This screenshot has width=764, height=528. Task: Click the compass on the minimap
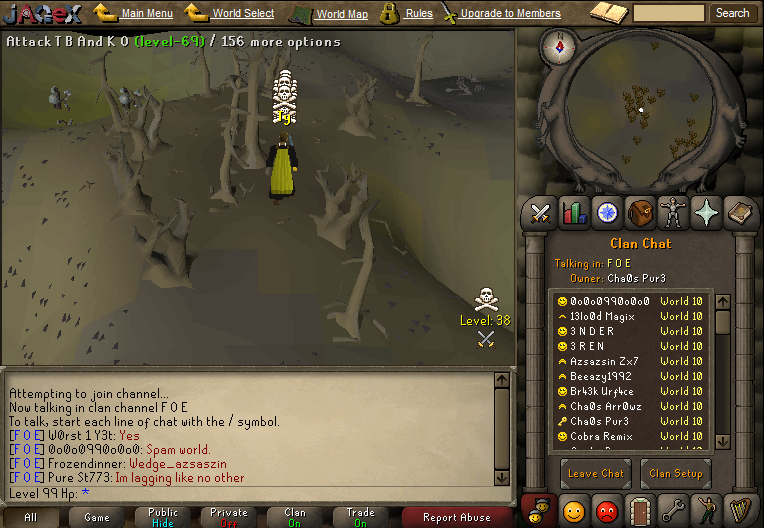pos(558,45)
